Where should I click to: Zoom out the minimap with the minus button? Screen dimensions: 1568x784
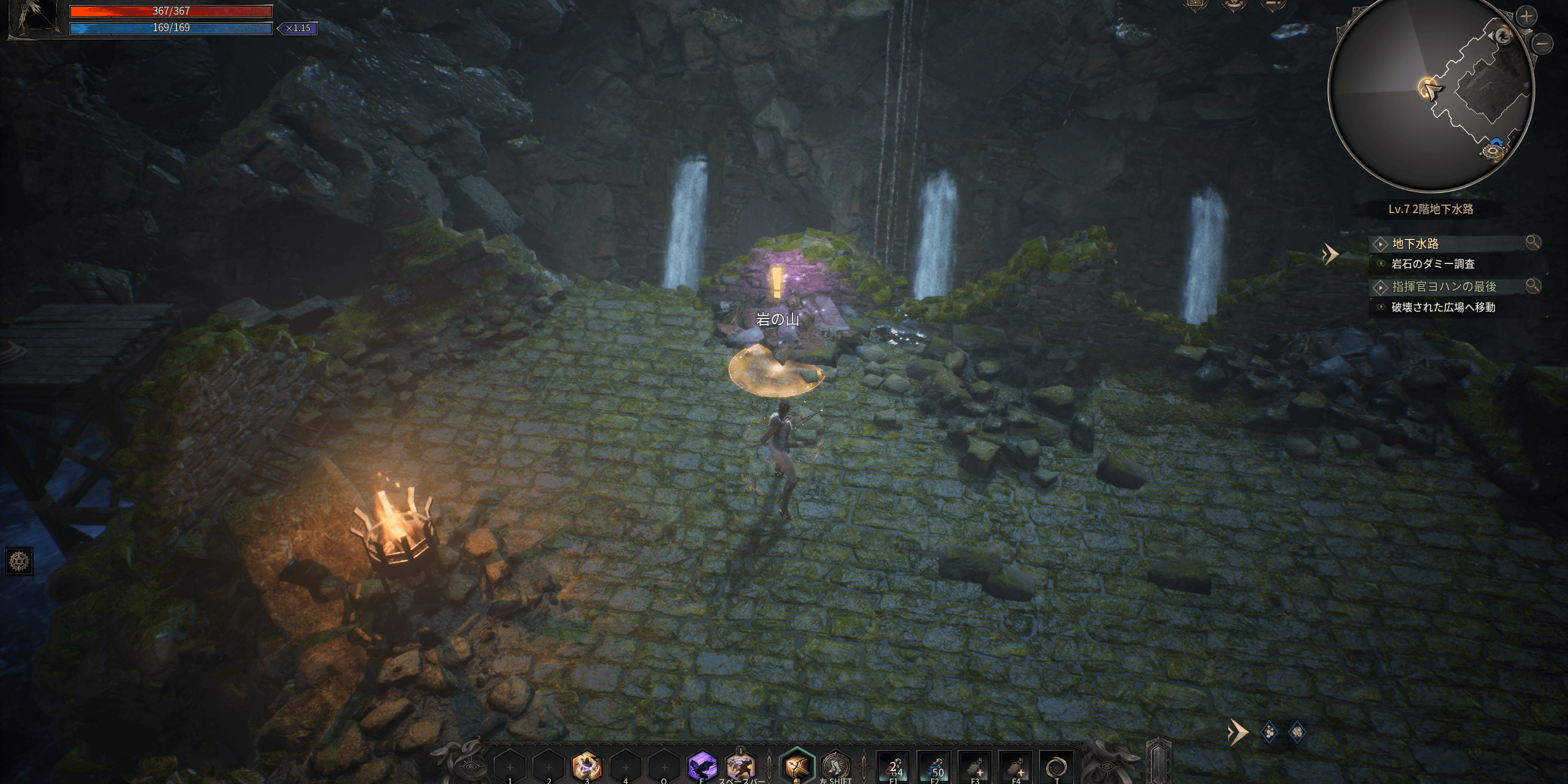(x=1543, y=43)
